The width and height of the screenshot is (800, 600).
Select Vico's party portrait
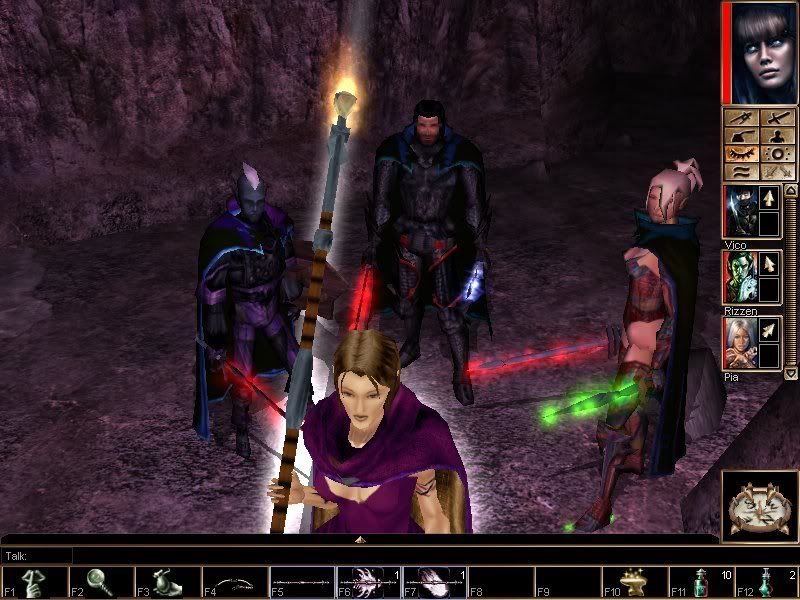tap(741, 211)
